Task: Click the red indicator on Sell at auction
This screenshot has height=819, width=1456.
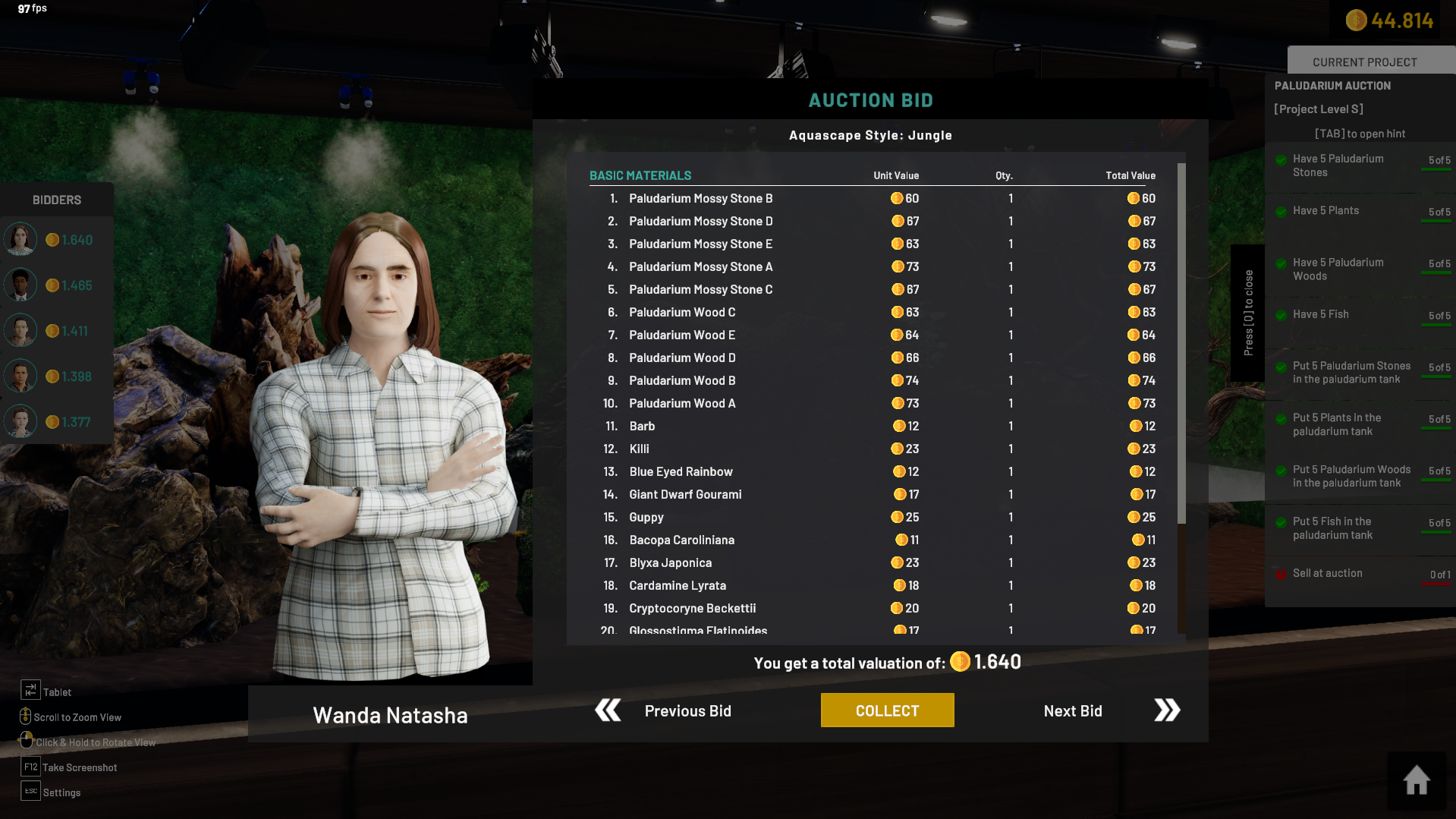Action: [1281, 573]
